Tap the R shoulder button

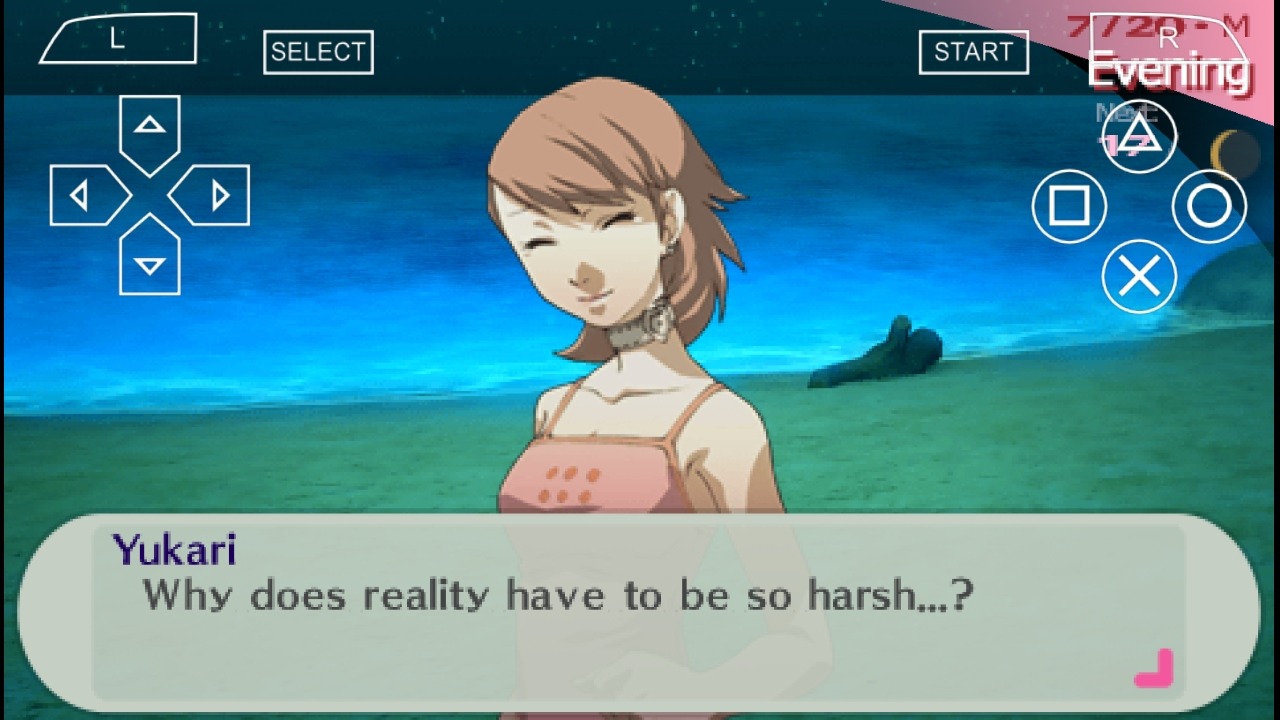pos(1168,40)
